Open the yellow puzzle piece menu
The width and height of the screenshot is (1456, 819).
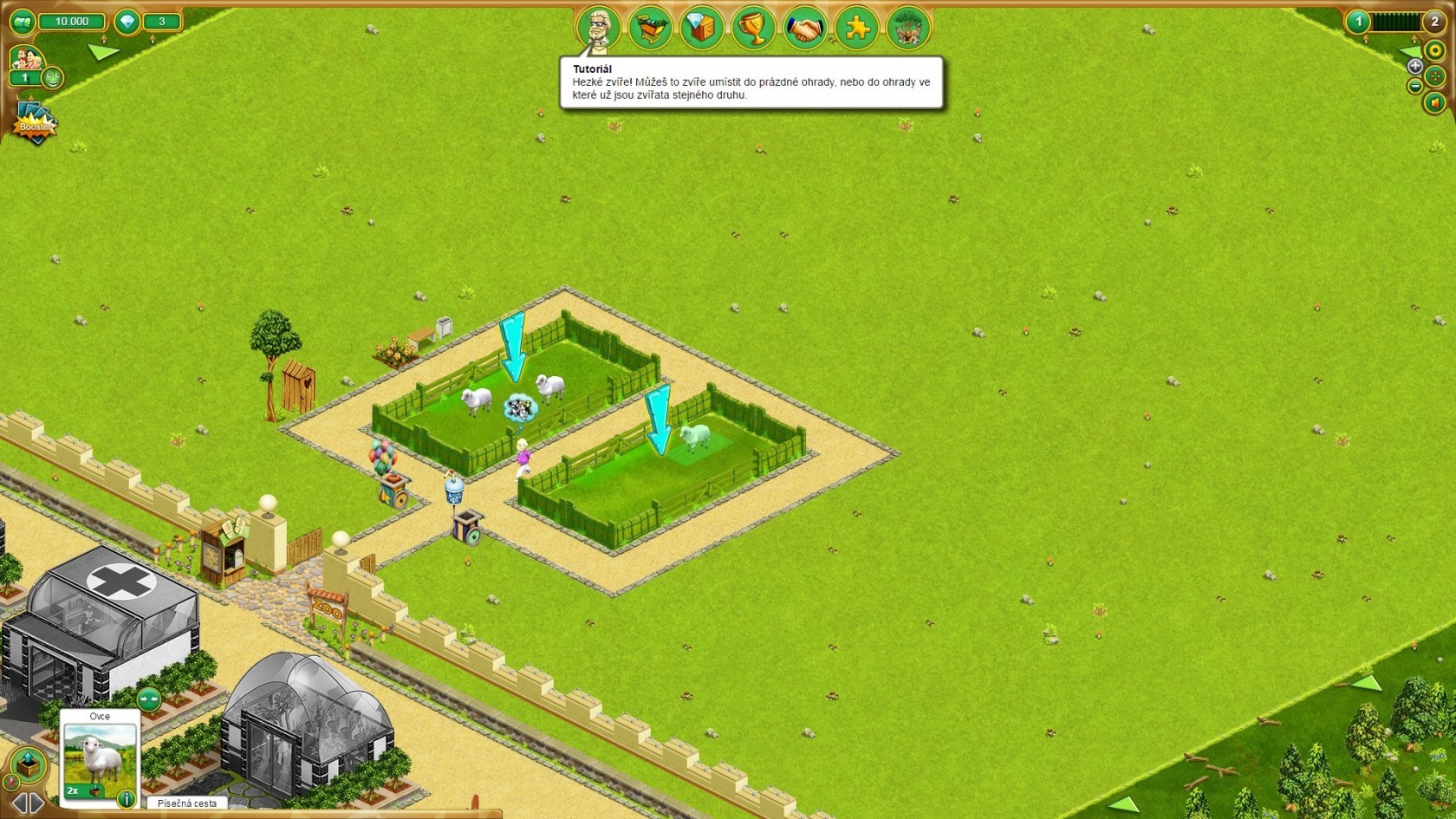(x=856, y=29)
